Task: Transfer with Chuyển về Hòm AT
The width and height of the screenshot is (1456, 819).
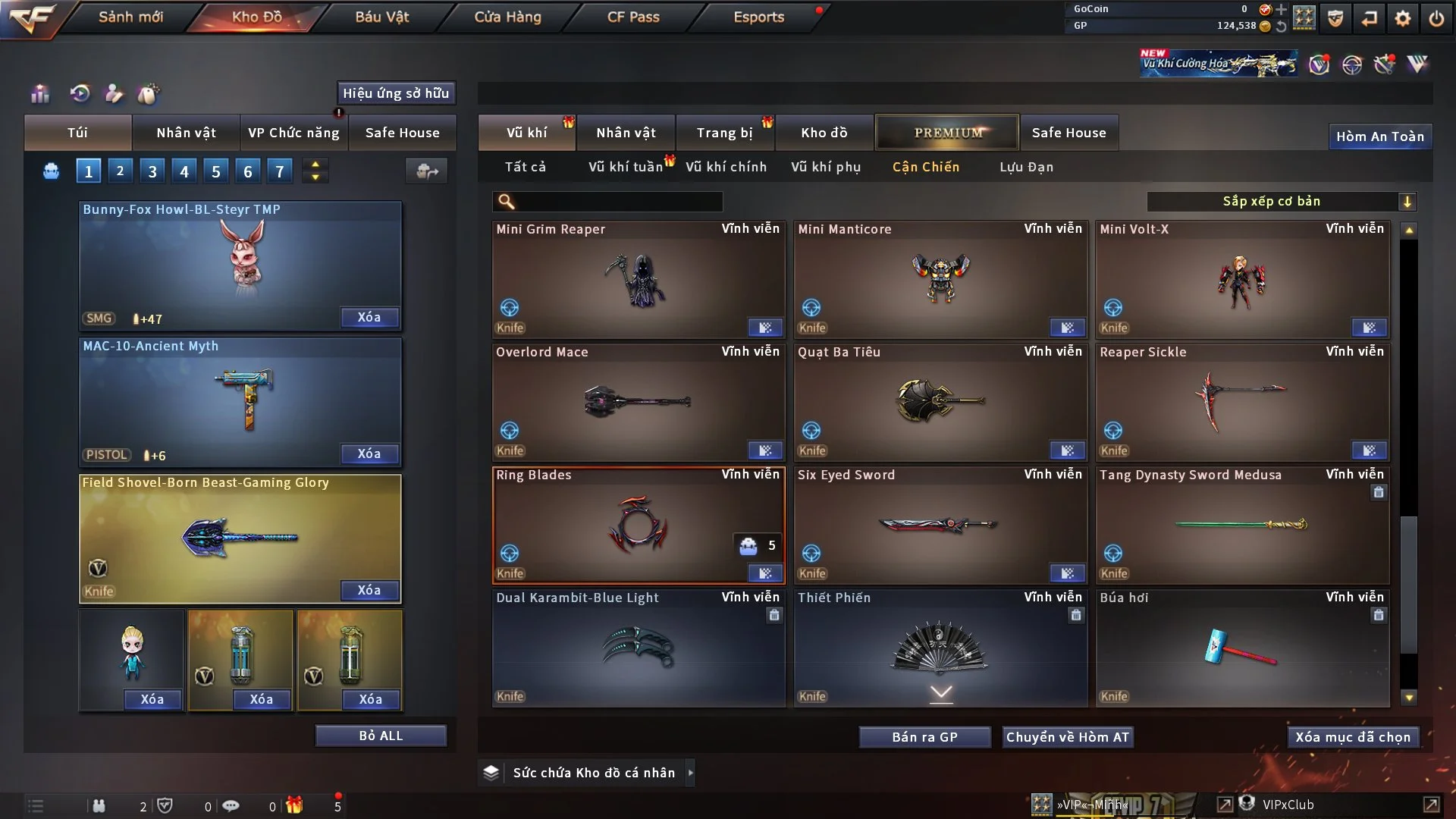Action: [1067, 737]
